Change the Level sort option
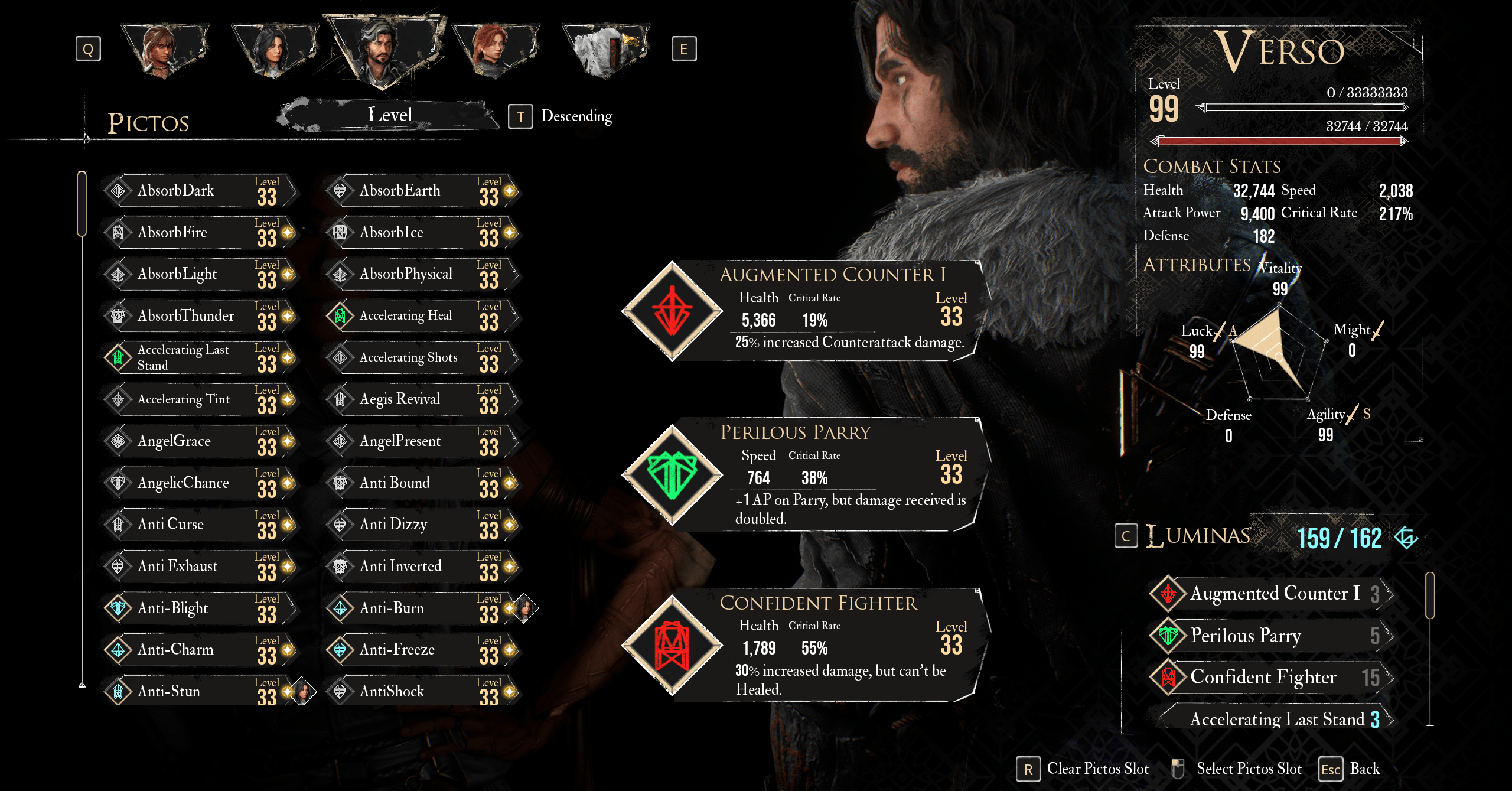Screen dimensions: 1512x791 pos(390,115)
